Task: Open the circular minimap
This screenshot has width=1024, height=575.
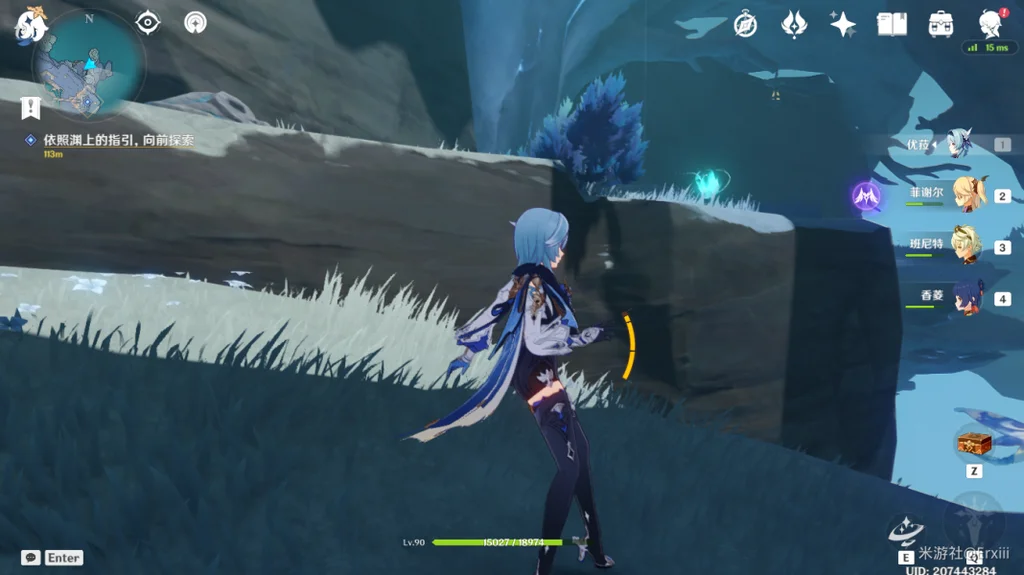Action: point(88,68)
